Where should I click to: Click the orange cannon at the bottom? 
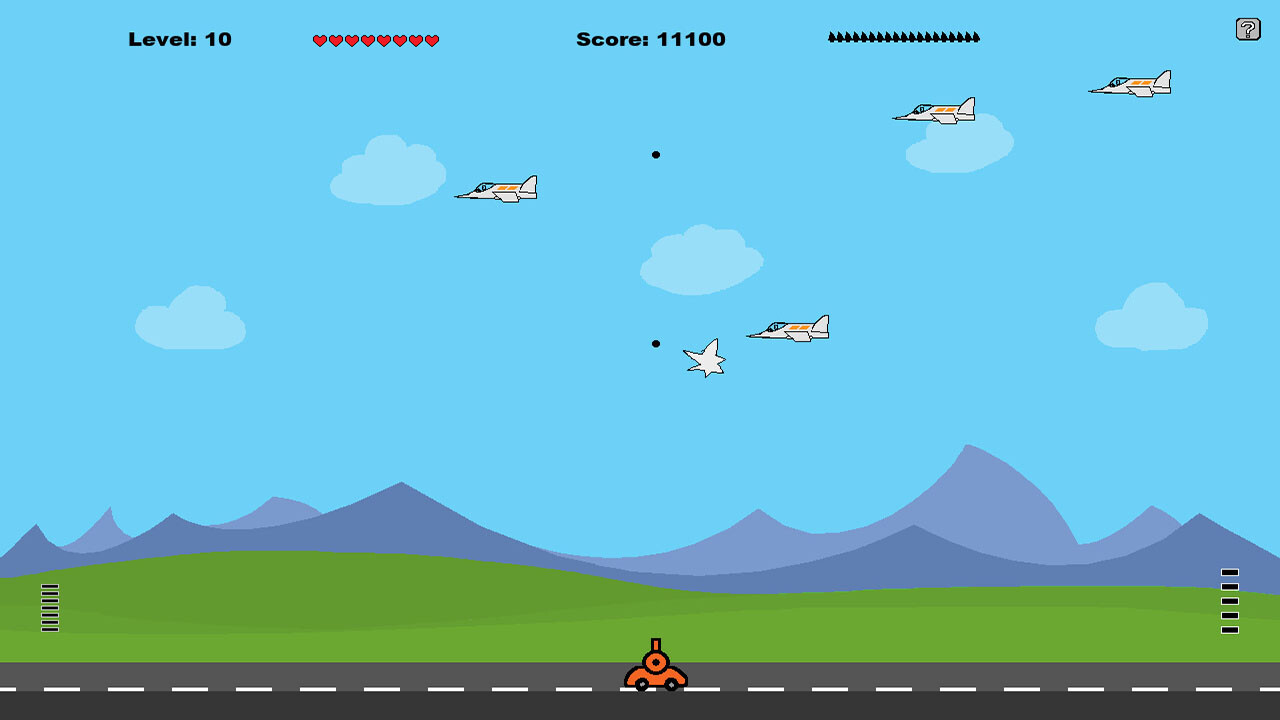pos(656,669)
